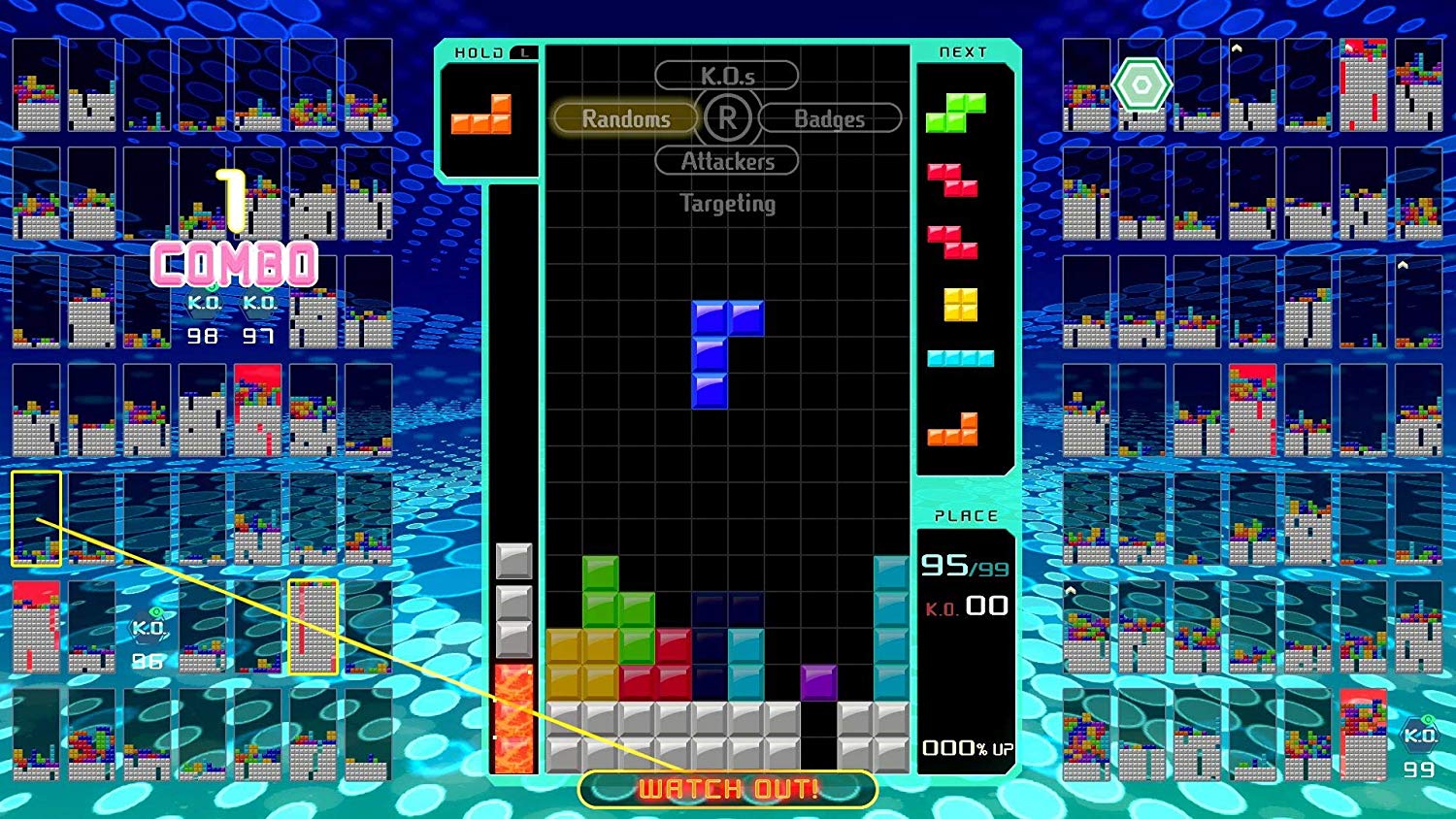1456x819 pixels.
Task: Select the orange L-piece at bottom of NEXT queue
Action: pyautogui.click(x=956, y=425)
